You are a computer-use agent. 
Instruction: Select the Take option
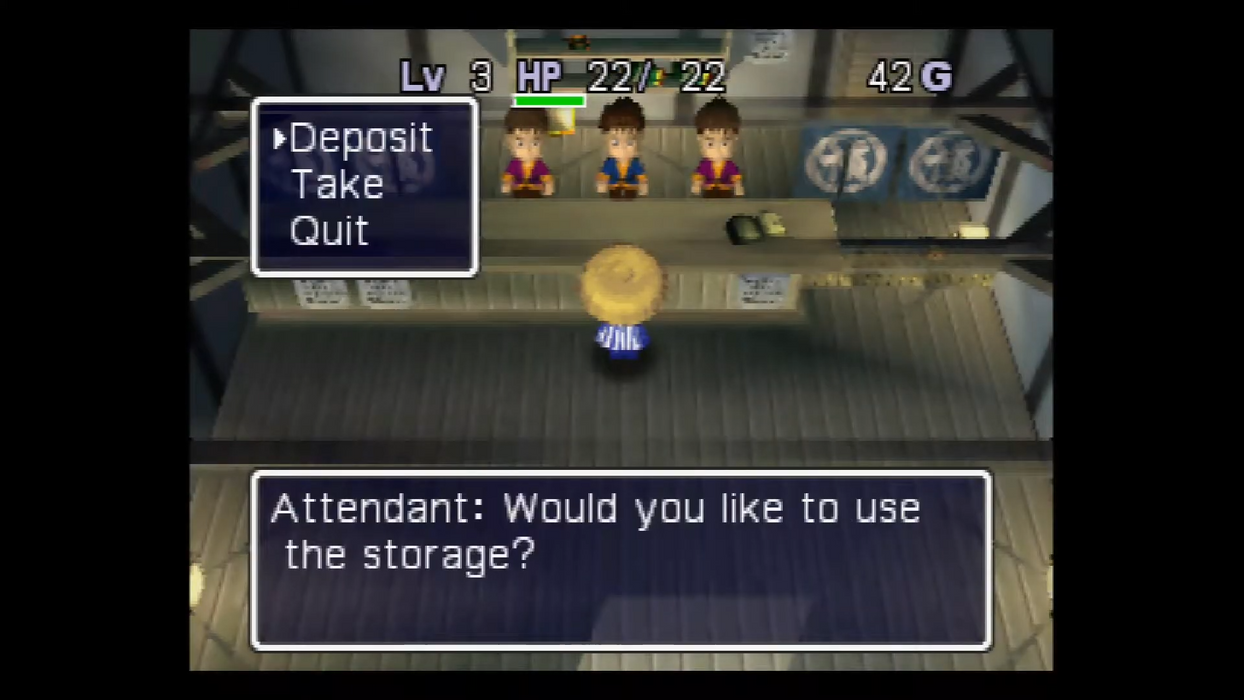coord(337,185)
